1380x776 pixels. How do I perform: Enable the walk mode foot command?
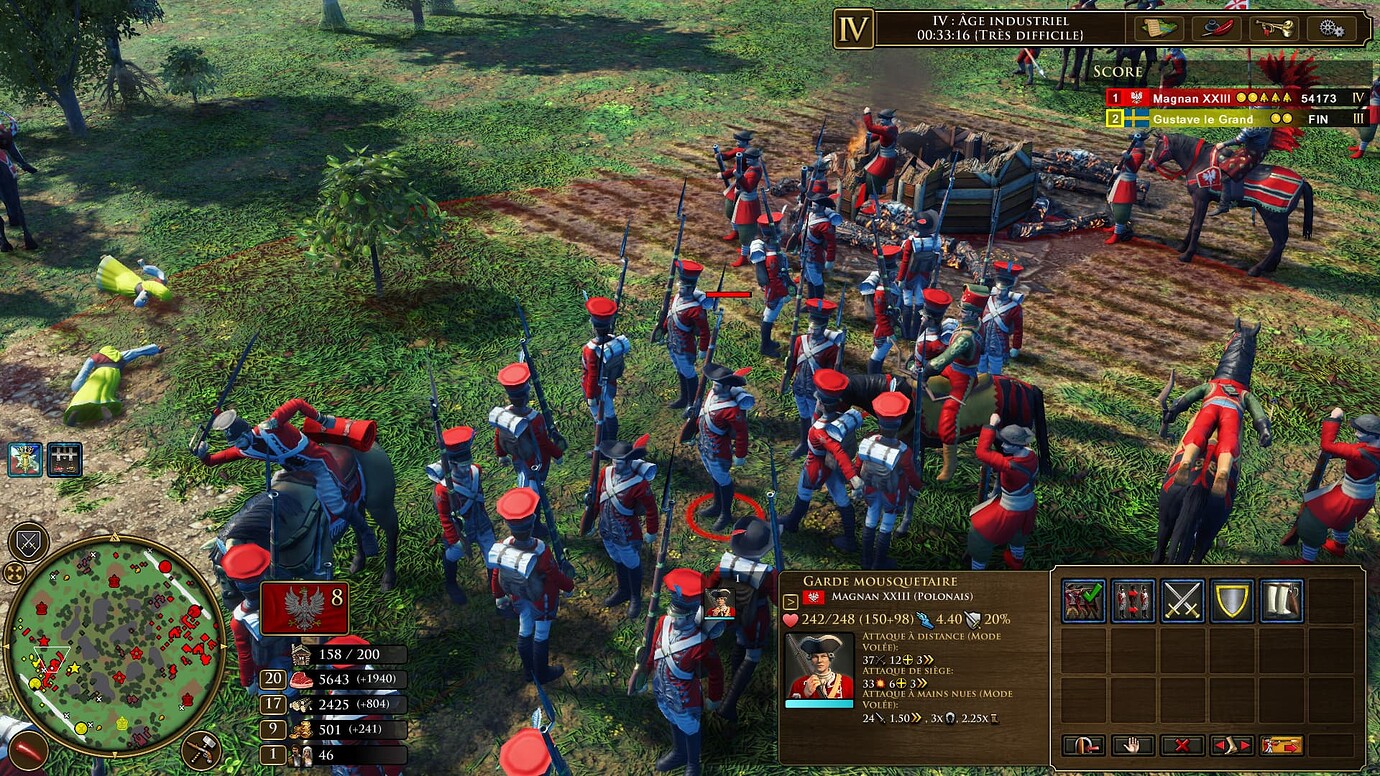coord(1233,745)
